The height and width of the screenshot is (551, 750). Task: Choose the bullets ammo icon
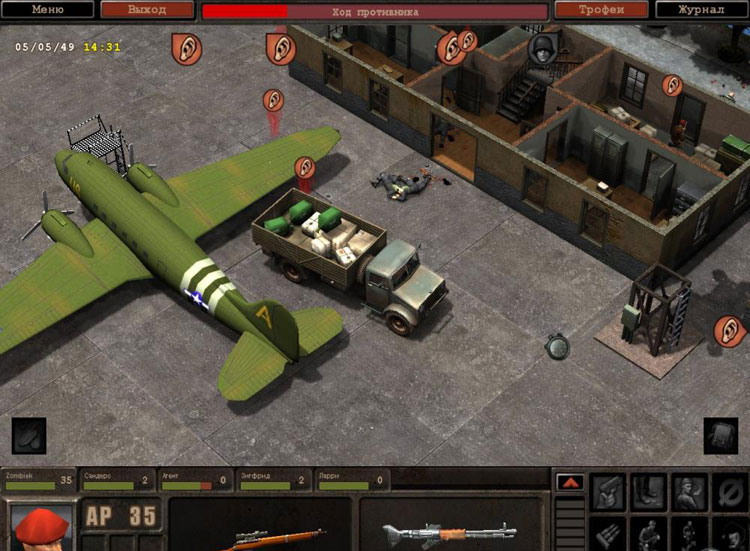pos(608,534)
